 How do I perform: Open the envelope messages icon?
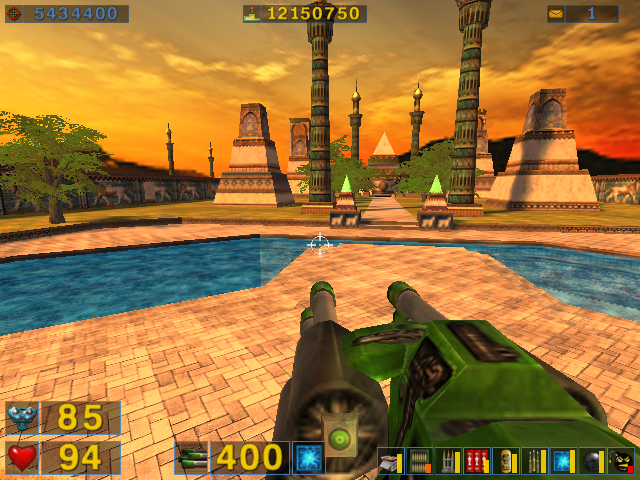555,14
